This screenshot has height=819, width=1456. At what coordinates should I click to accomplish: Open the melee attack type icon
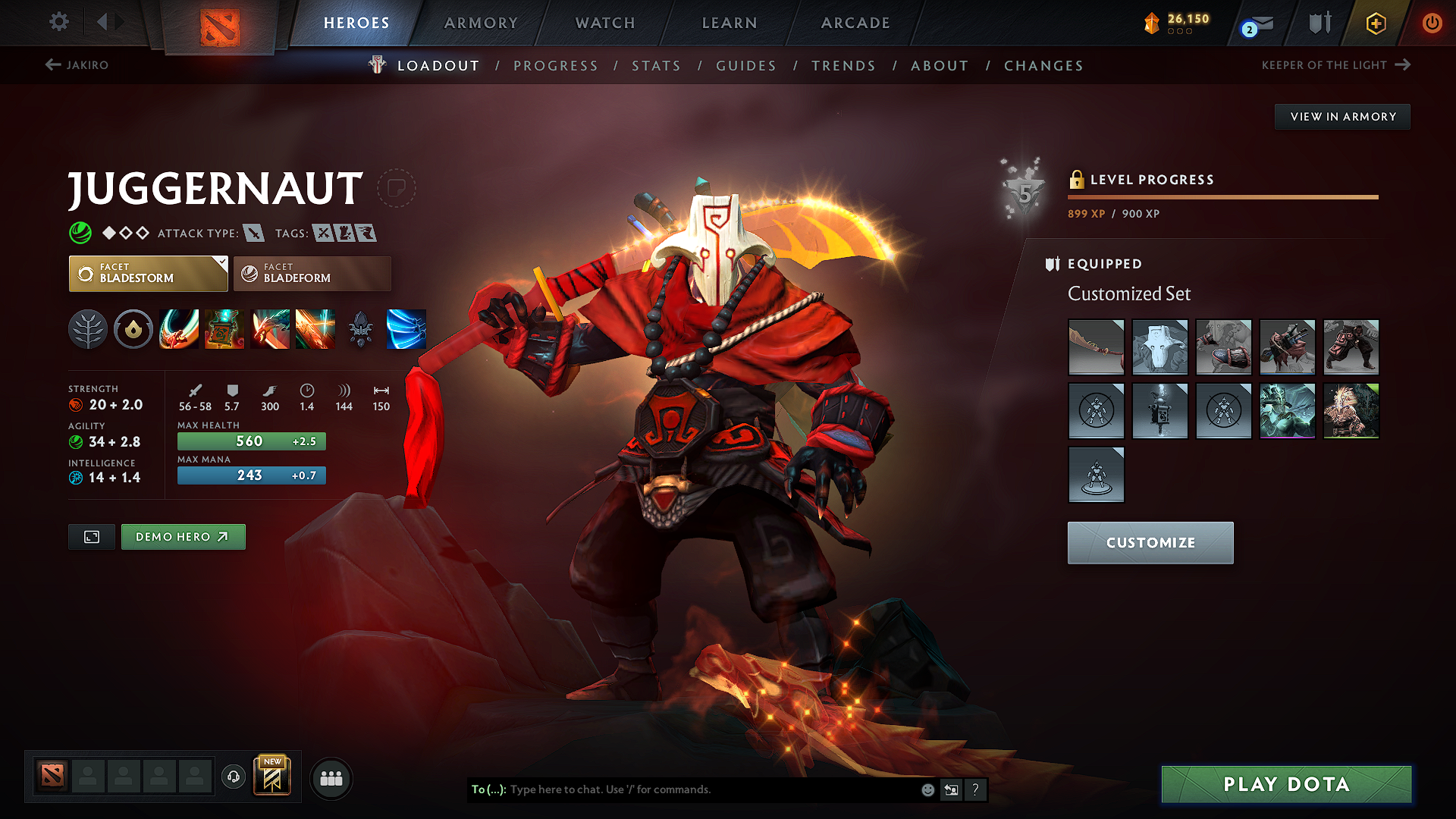[255, 233]
